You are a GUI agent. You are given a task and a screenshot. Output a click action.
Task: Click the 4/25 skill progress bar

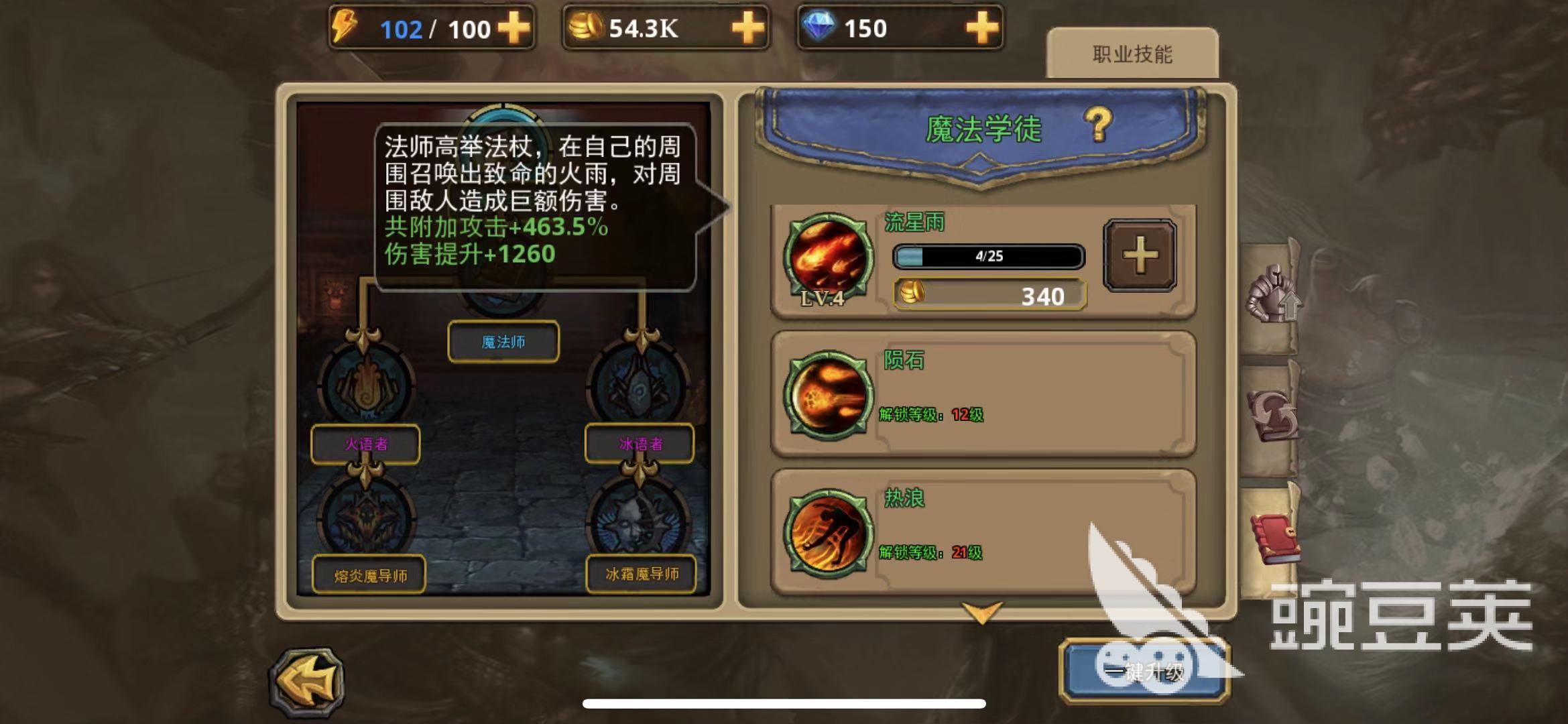click(x=988, y=257)
